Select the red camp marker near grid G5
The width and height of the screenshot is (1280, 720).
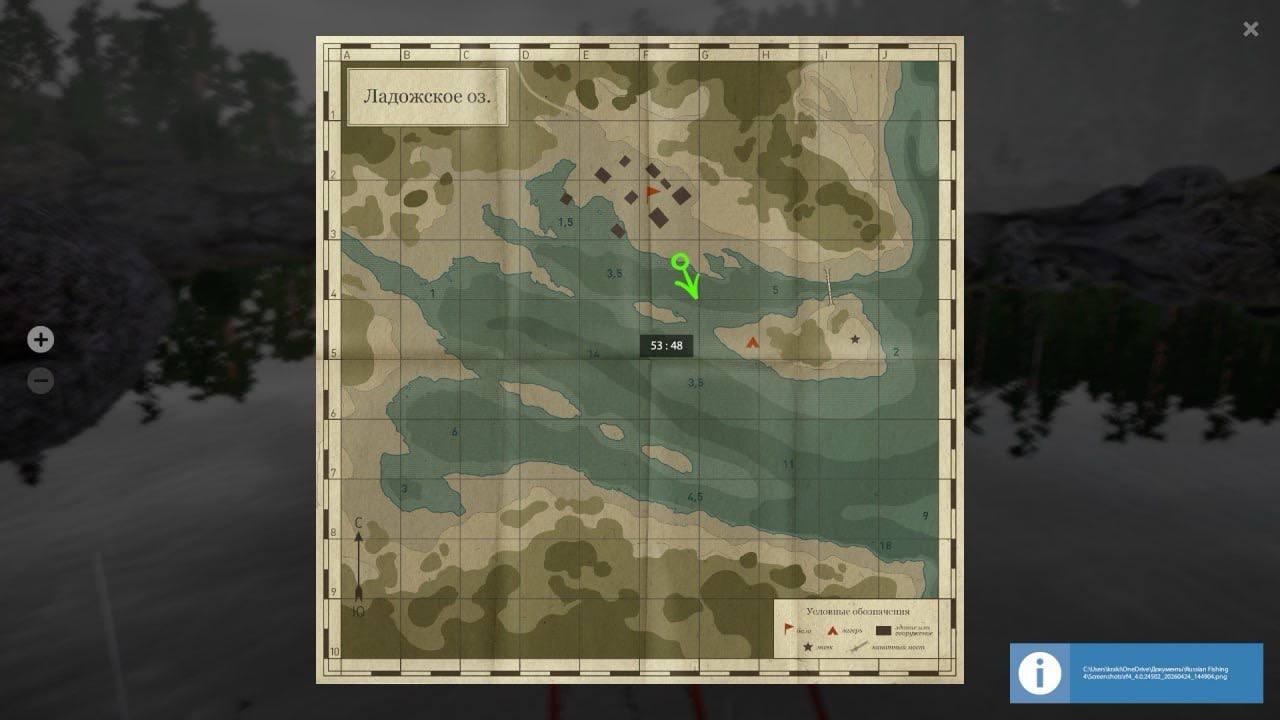pos(752,342)
